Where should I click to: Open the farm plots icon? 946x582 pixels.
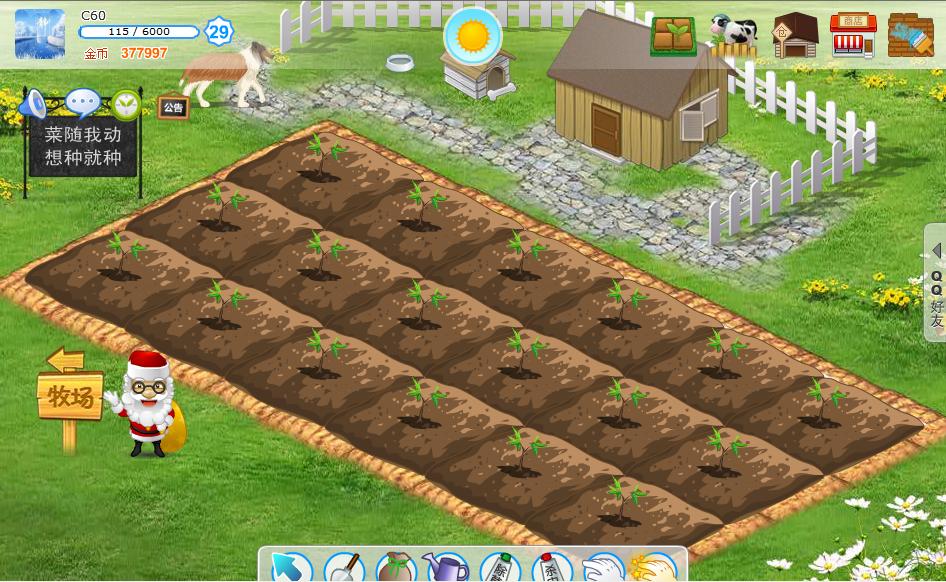[673, 36]
